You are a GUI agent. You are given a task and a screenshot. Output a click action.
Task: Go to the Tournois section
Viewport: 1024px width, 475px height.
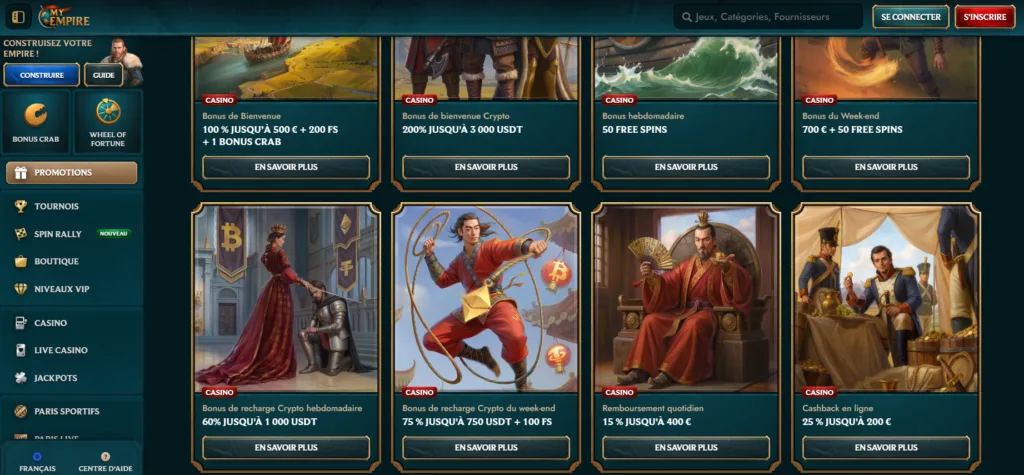pos(56,206)
